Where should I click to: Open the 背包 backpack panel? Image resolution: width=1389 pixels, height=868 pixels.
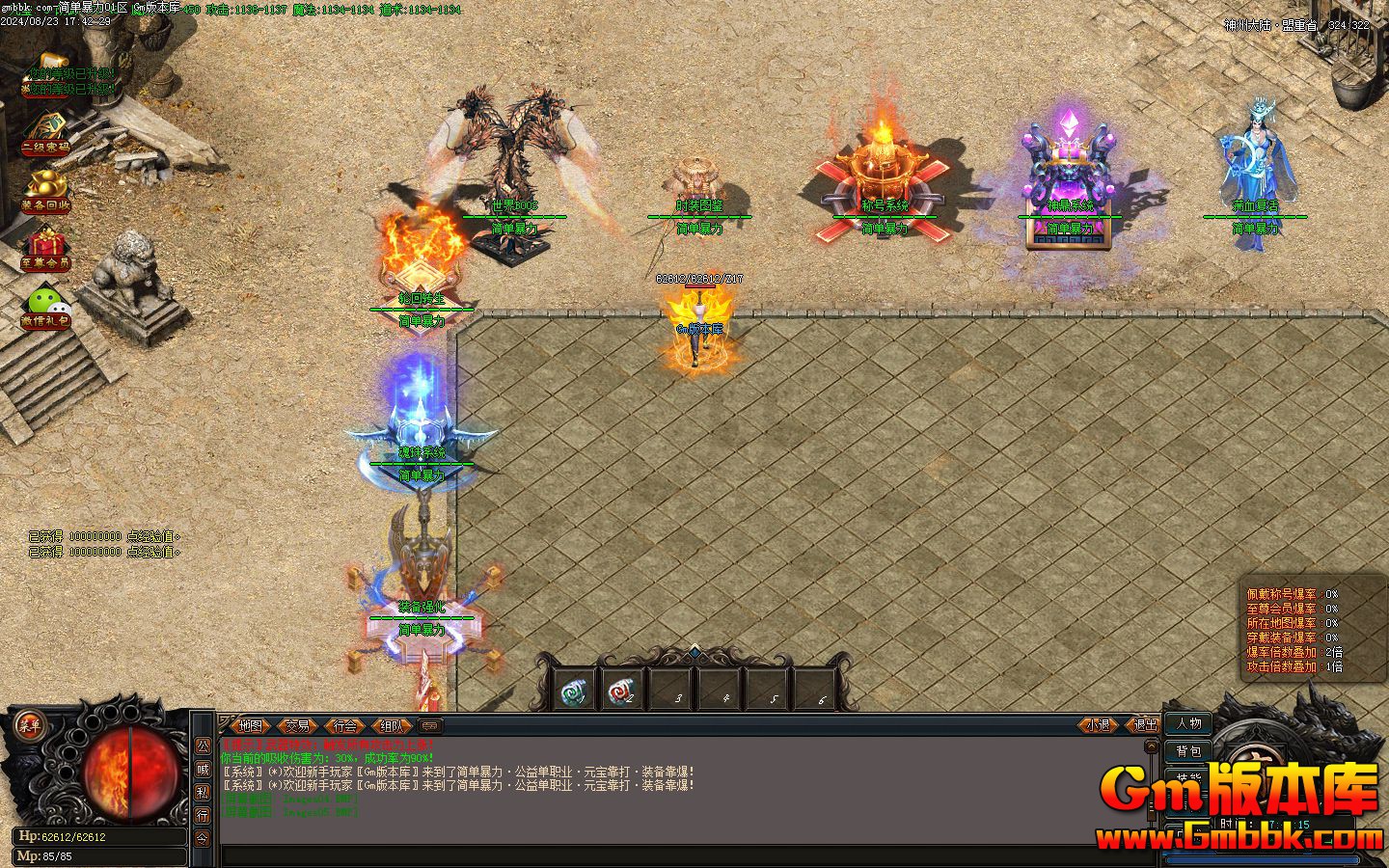pyautogui.click(x=1188, y=750)
